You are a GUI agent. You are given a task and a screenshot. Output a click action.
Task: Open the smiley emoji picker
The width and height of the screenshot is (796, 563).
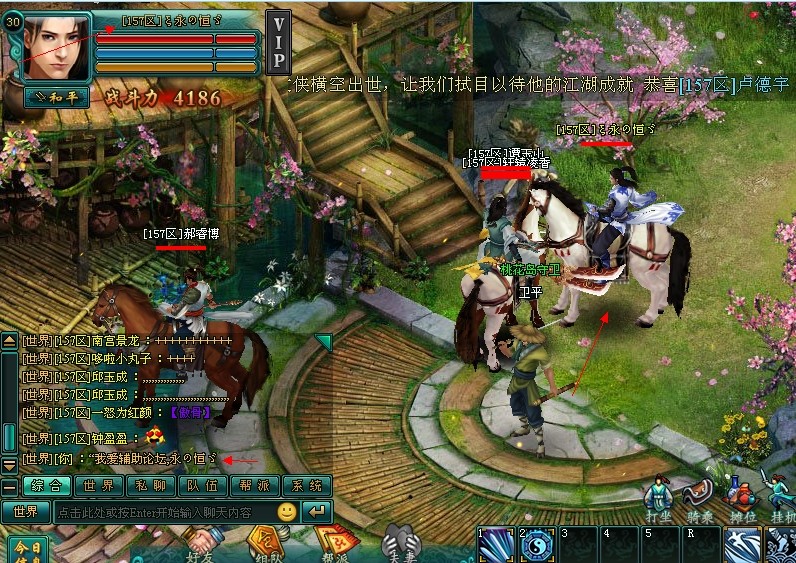click(x=287, y=511)
